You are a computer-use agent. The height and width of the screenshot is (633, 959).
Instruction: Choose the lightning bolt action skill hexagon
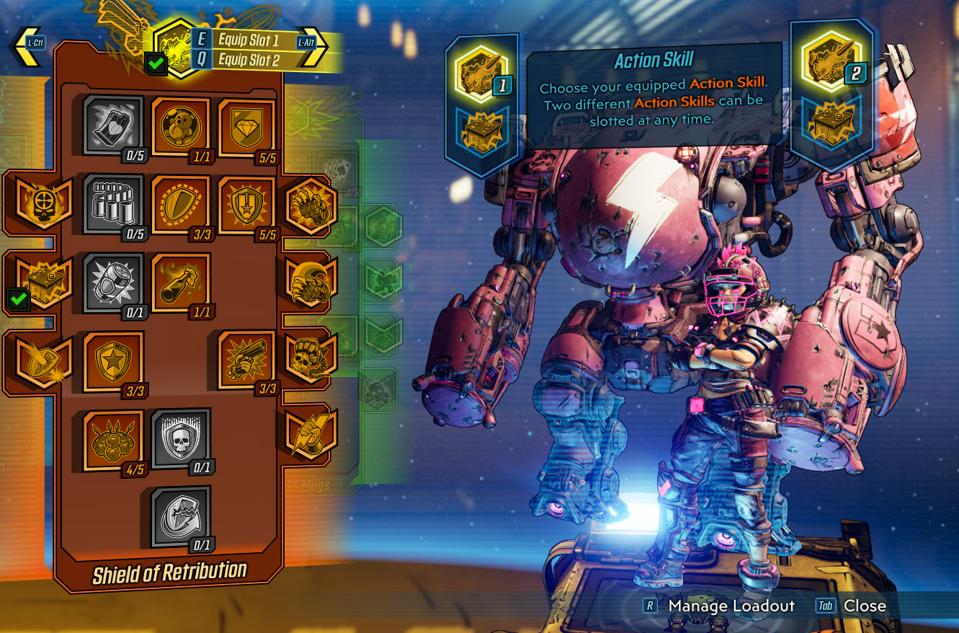click(310, 433)
